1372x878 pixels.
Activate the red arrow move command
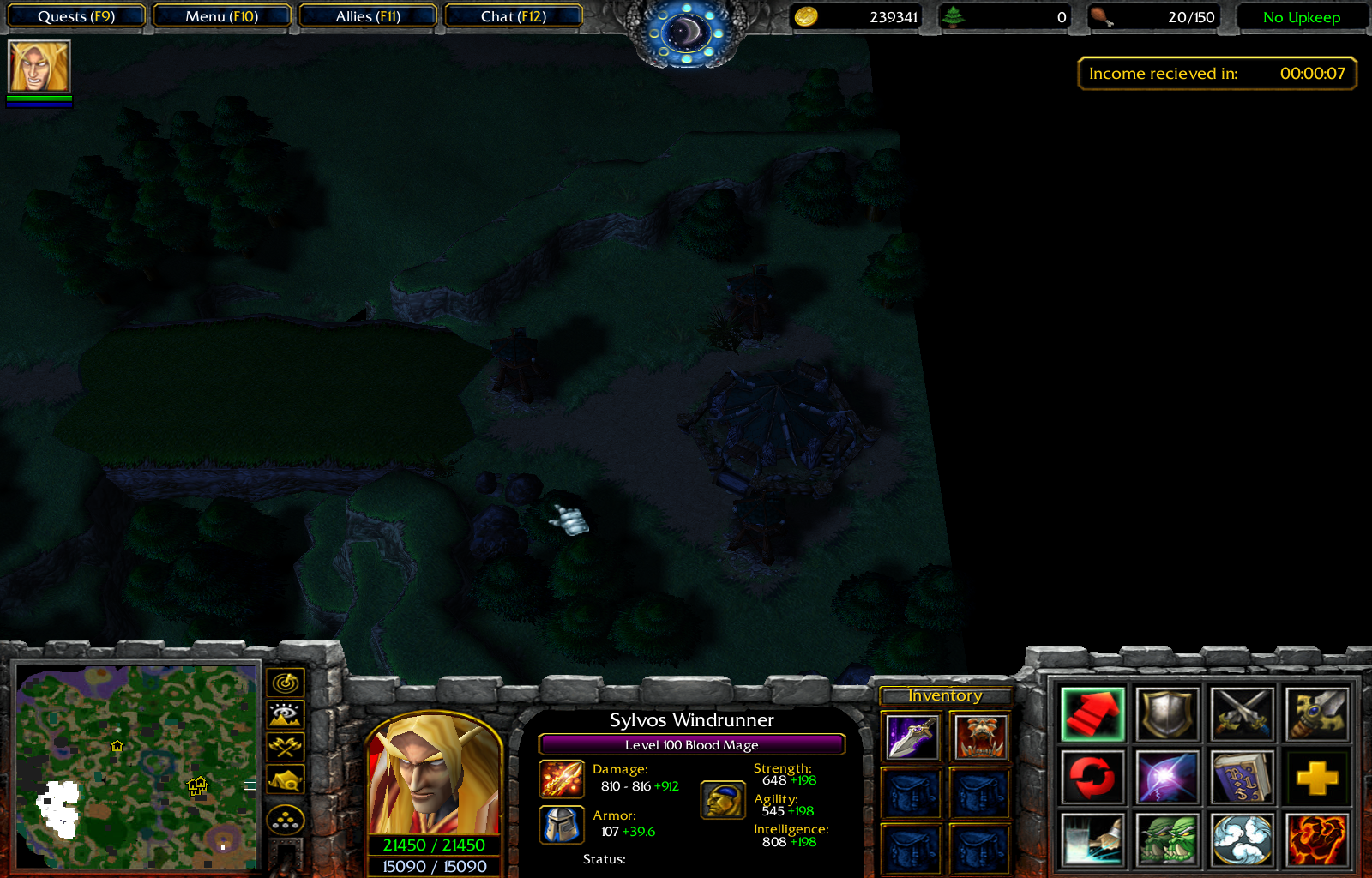click(1092, 713)
